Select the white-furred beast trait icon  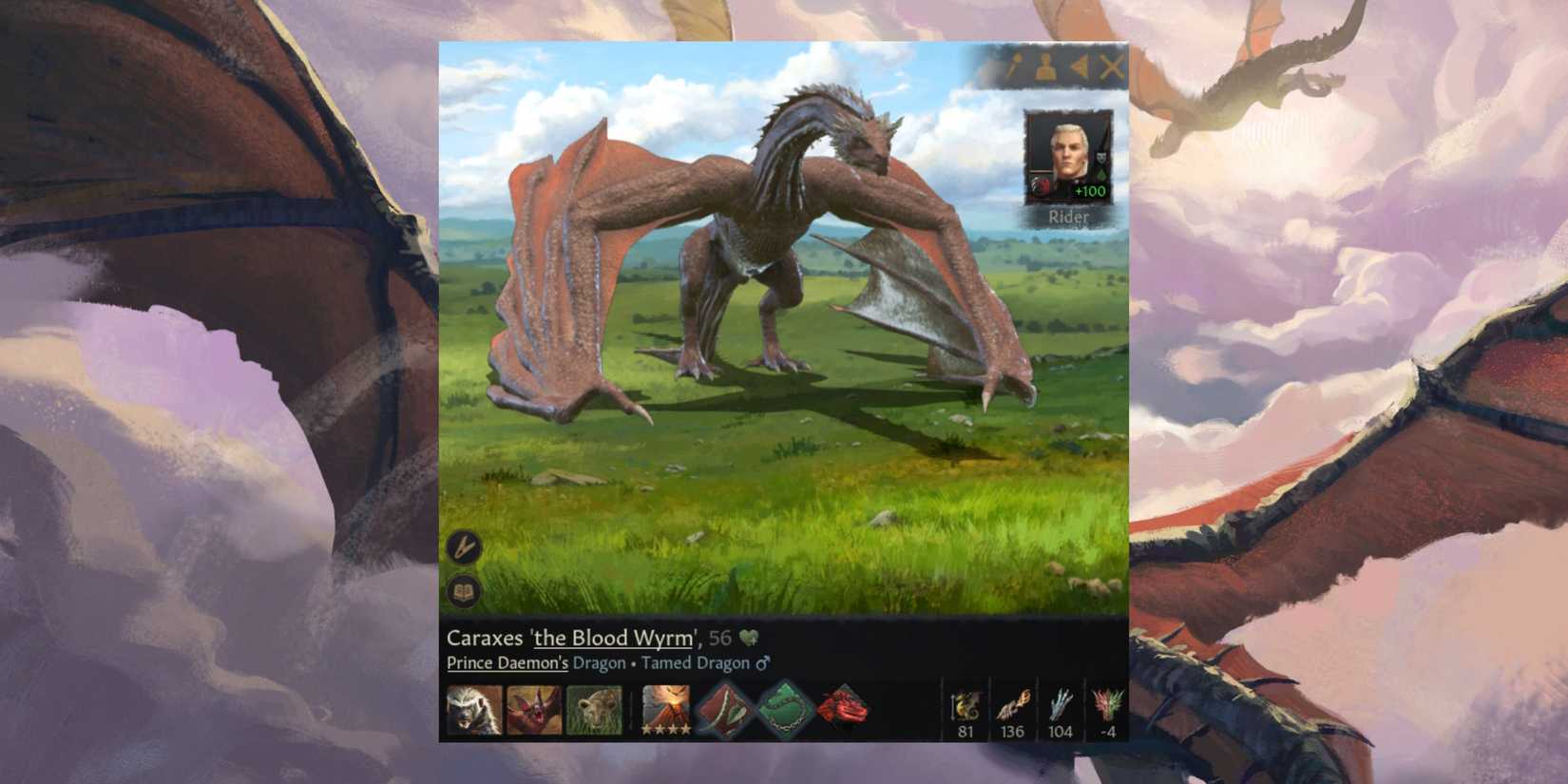(x=472, y=711)
